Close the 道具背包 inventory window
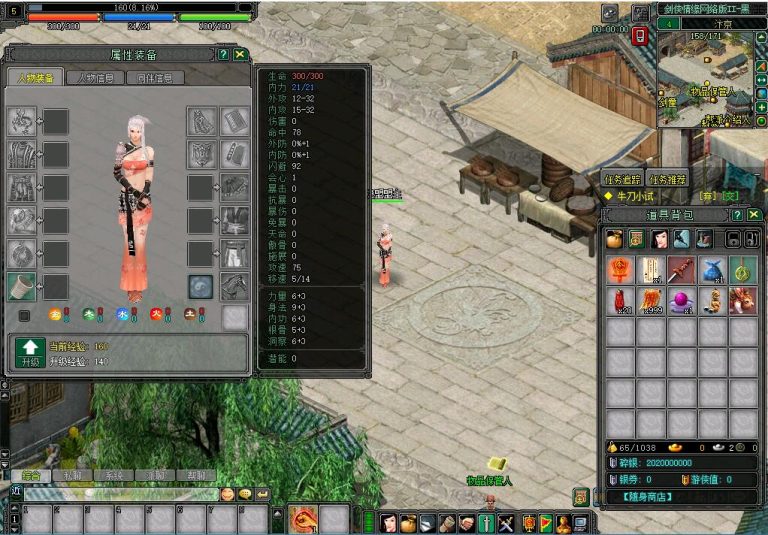 [x=752, y=215]
